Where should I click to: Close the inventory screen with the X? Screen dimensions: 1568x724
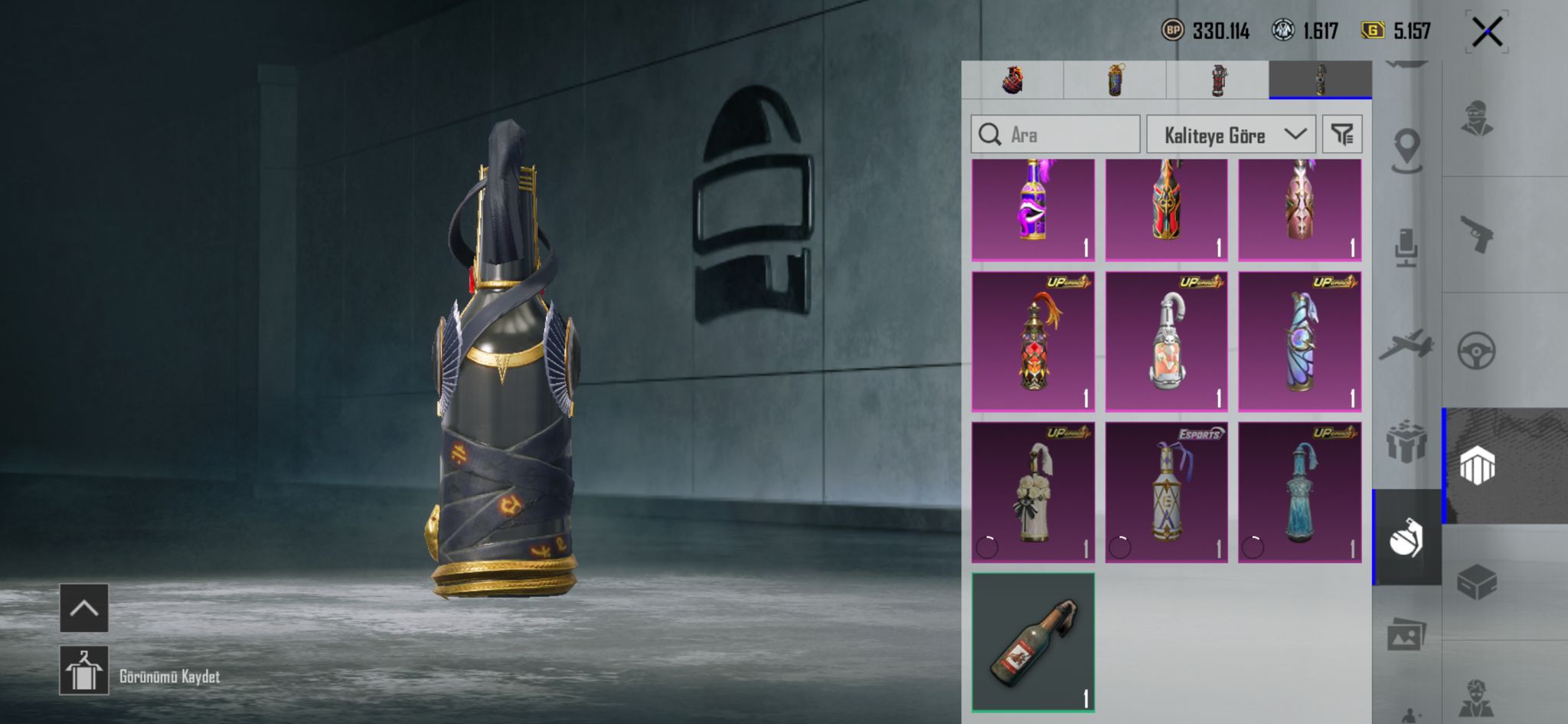pyautogui.click(x=1487, y=32)
